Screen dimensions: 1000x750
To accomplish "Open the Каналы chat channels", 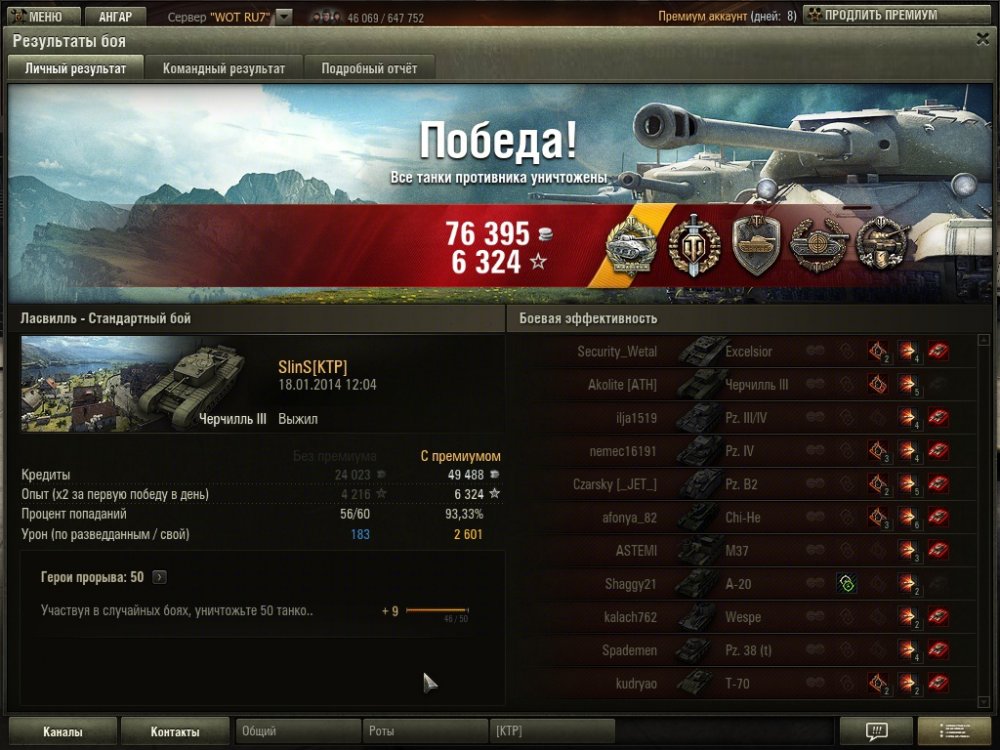I will coord(62,731).
